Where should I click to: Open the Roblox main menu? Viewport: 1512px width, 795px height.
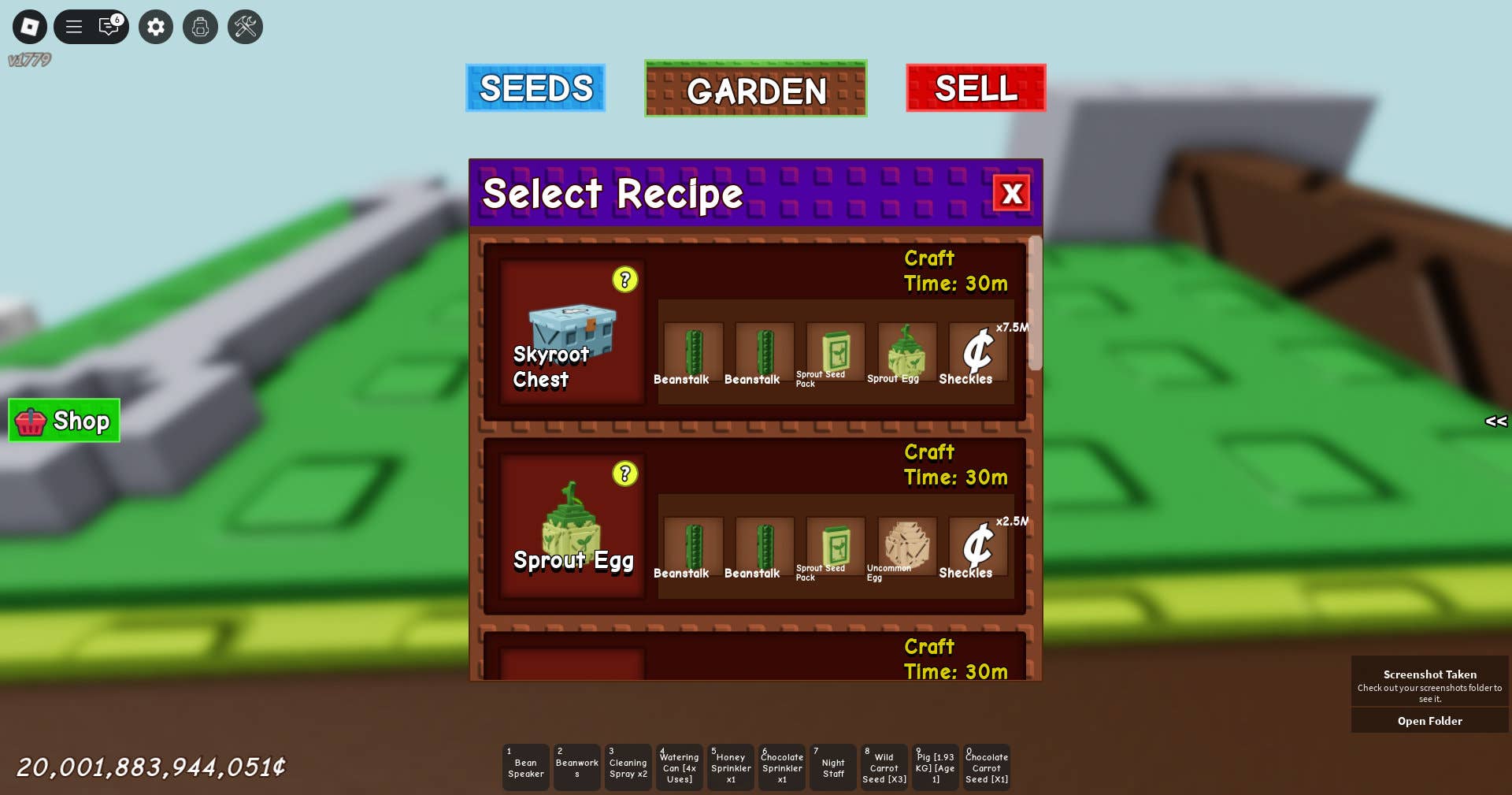tap(30, 27)
